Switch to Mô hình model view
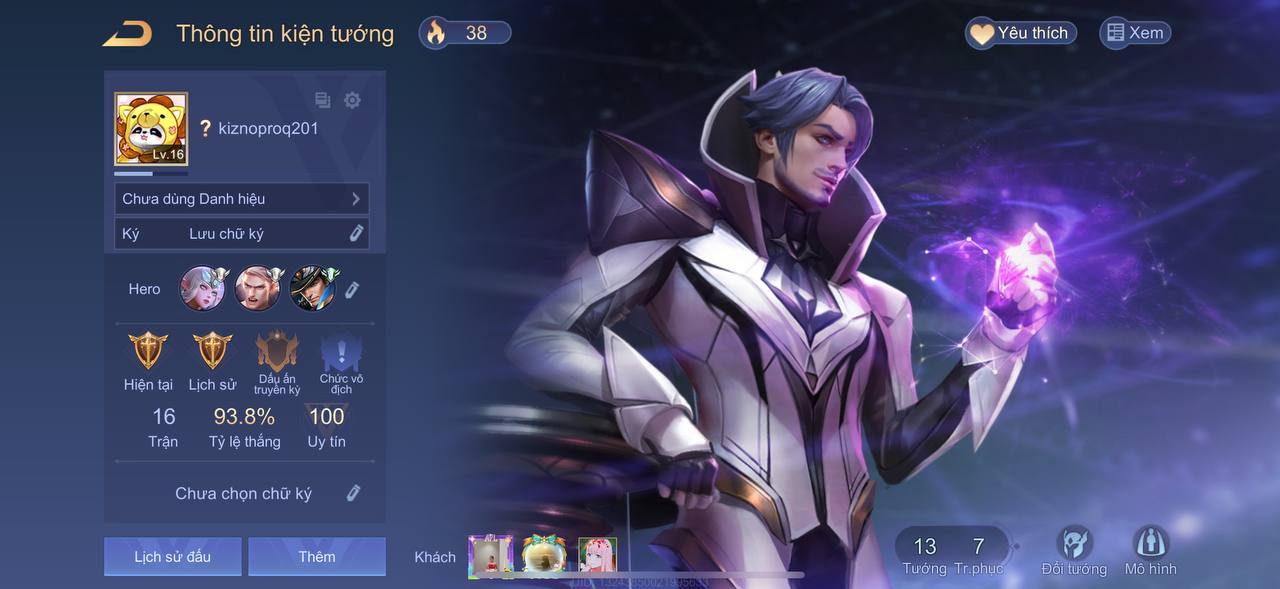Viewport: 1280px width, 589px height. 1150,549
